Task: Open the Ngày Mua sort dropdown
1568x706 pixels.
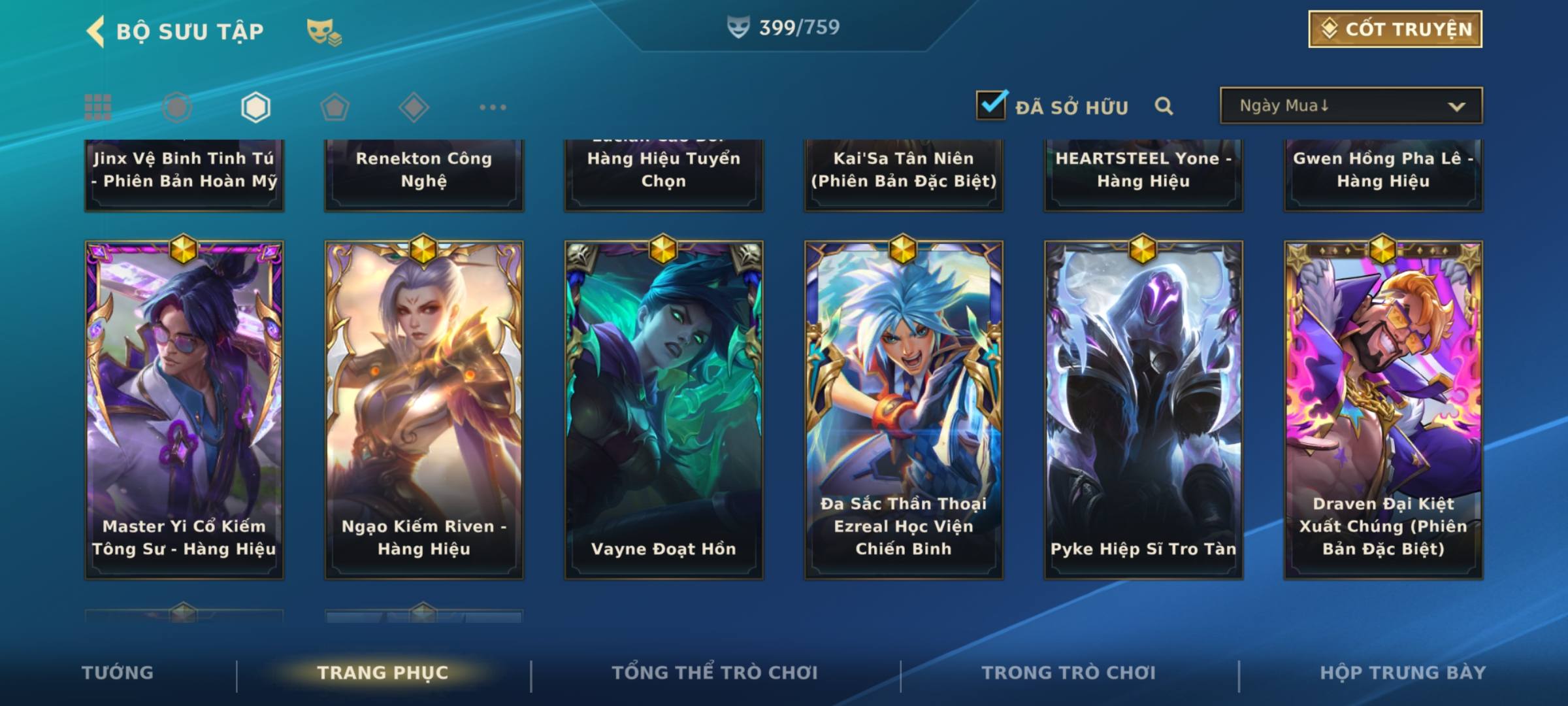Action: [x=1350, y=106]
